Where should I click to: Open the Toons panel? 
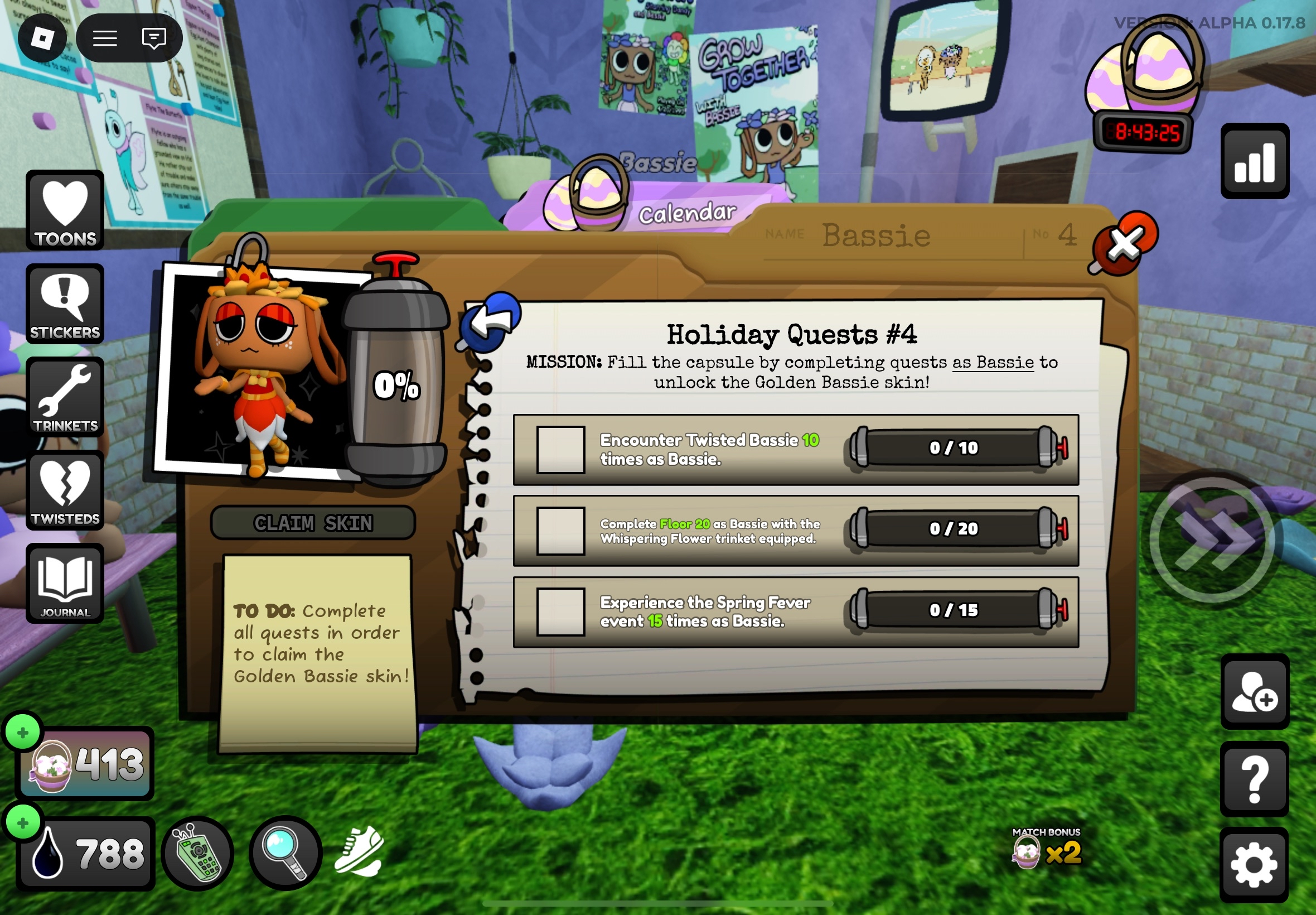click(x=65, y=211)
